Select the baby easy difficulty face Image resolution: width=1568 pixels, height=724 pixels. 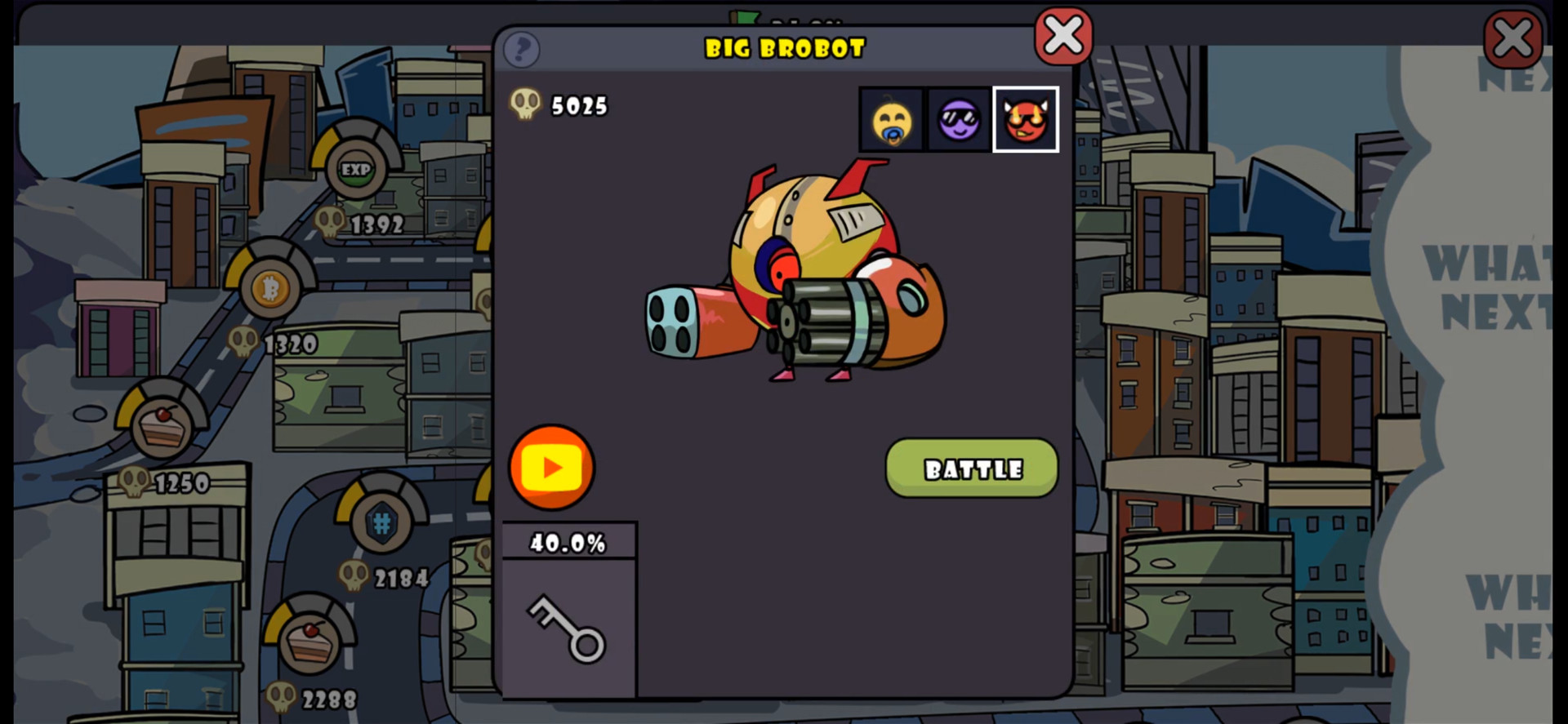(890, 119)
